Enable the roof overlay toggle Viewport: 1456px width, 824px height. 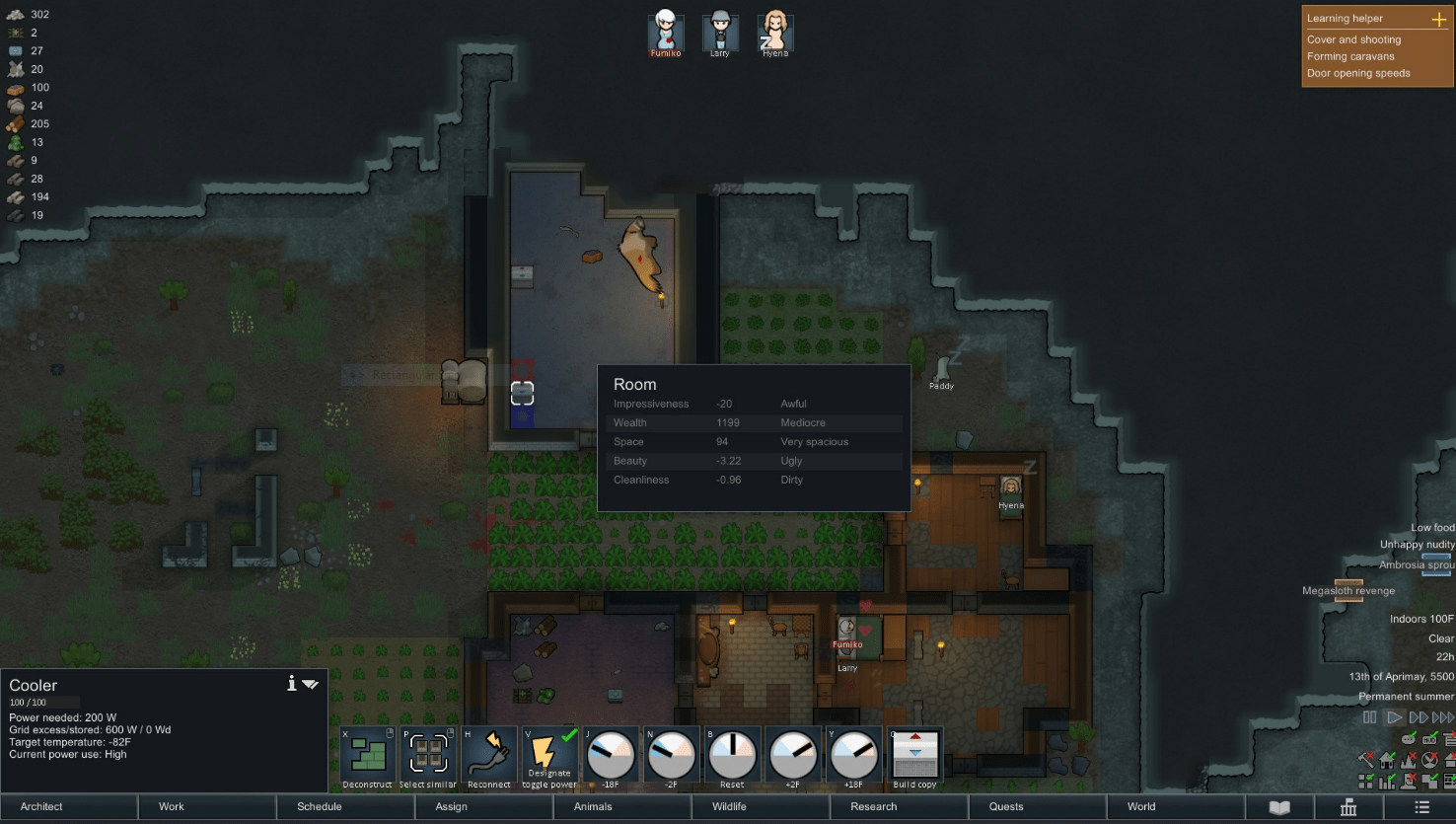coord(1448,760)
